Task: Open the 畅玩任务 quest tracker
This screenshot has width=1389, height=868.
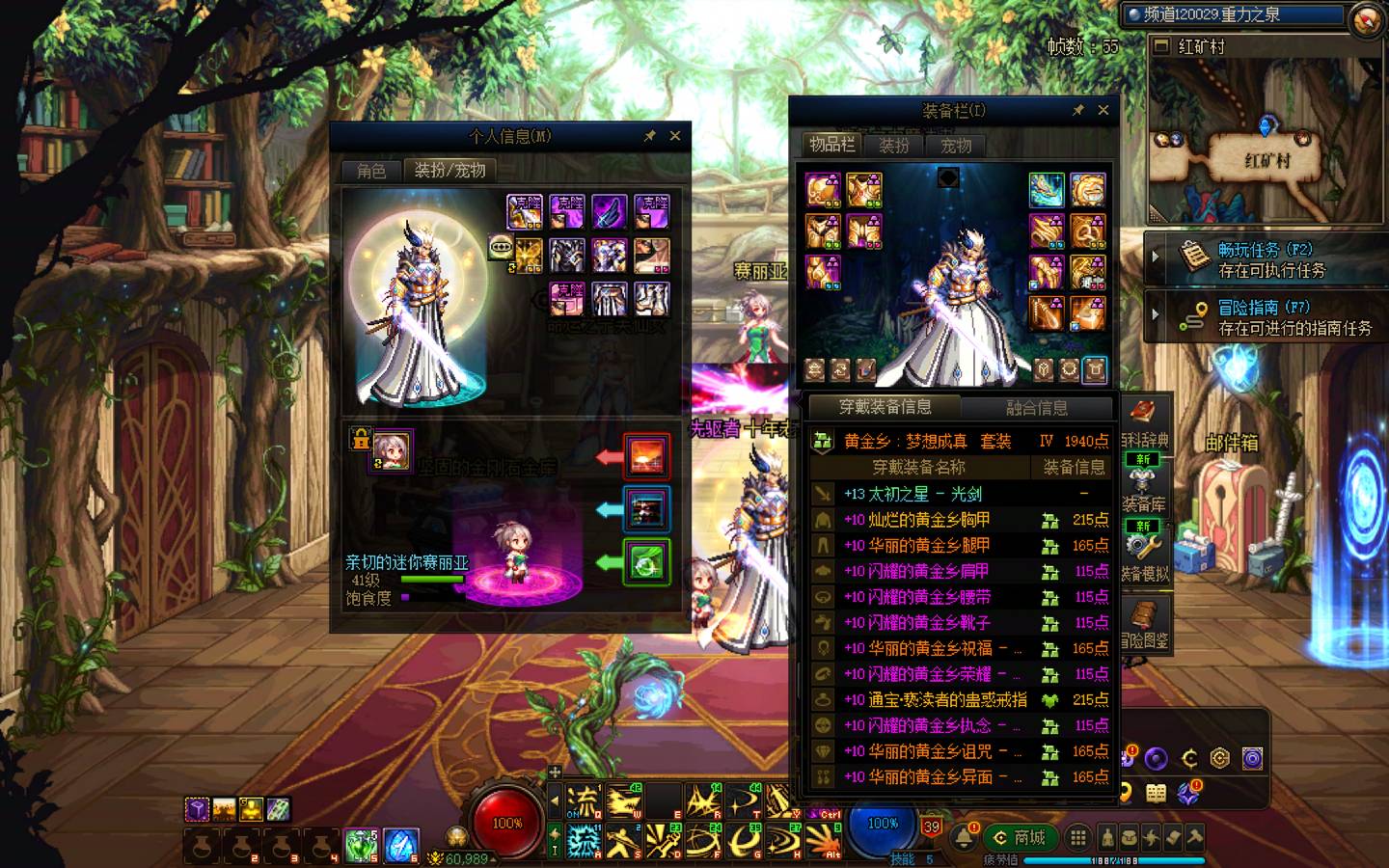Action: (1264, 258)
